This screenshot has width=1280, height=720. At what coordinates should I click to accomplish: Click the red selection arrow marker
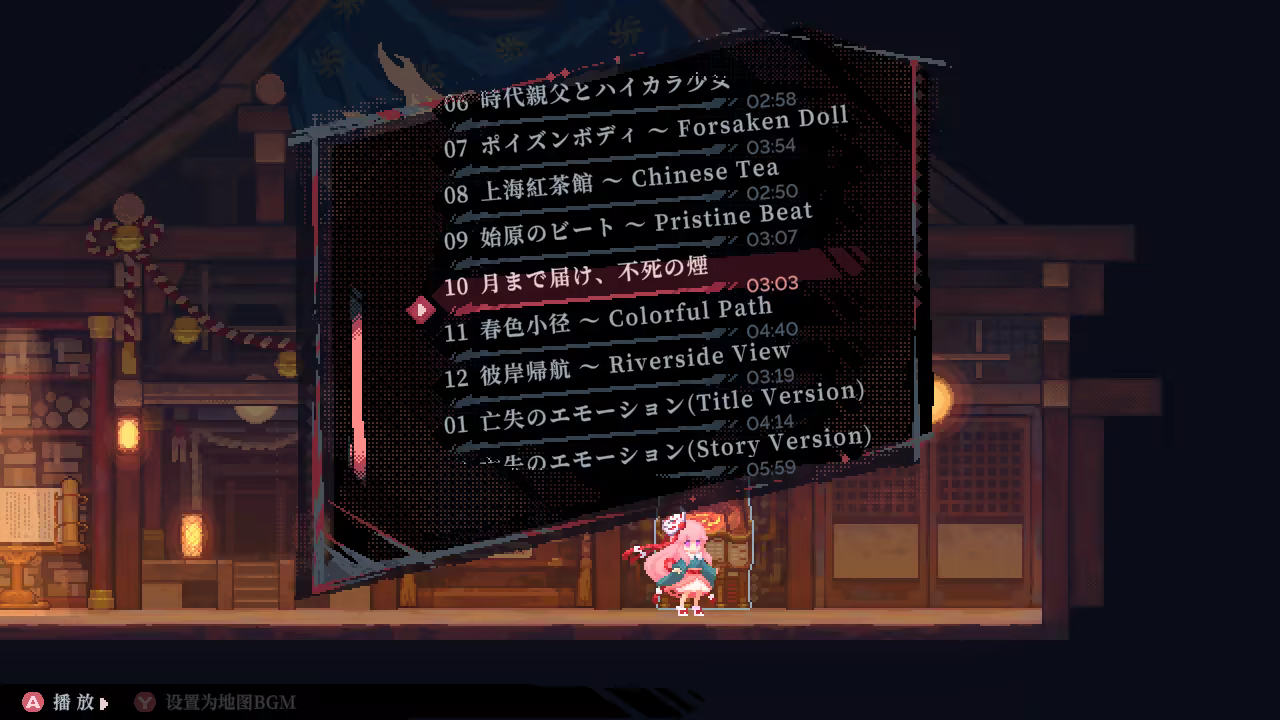click(420, 310)
